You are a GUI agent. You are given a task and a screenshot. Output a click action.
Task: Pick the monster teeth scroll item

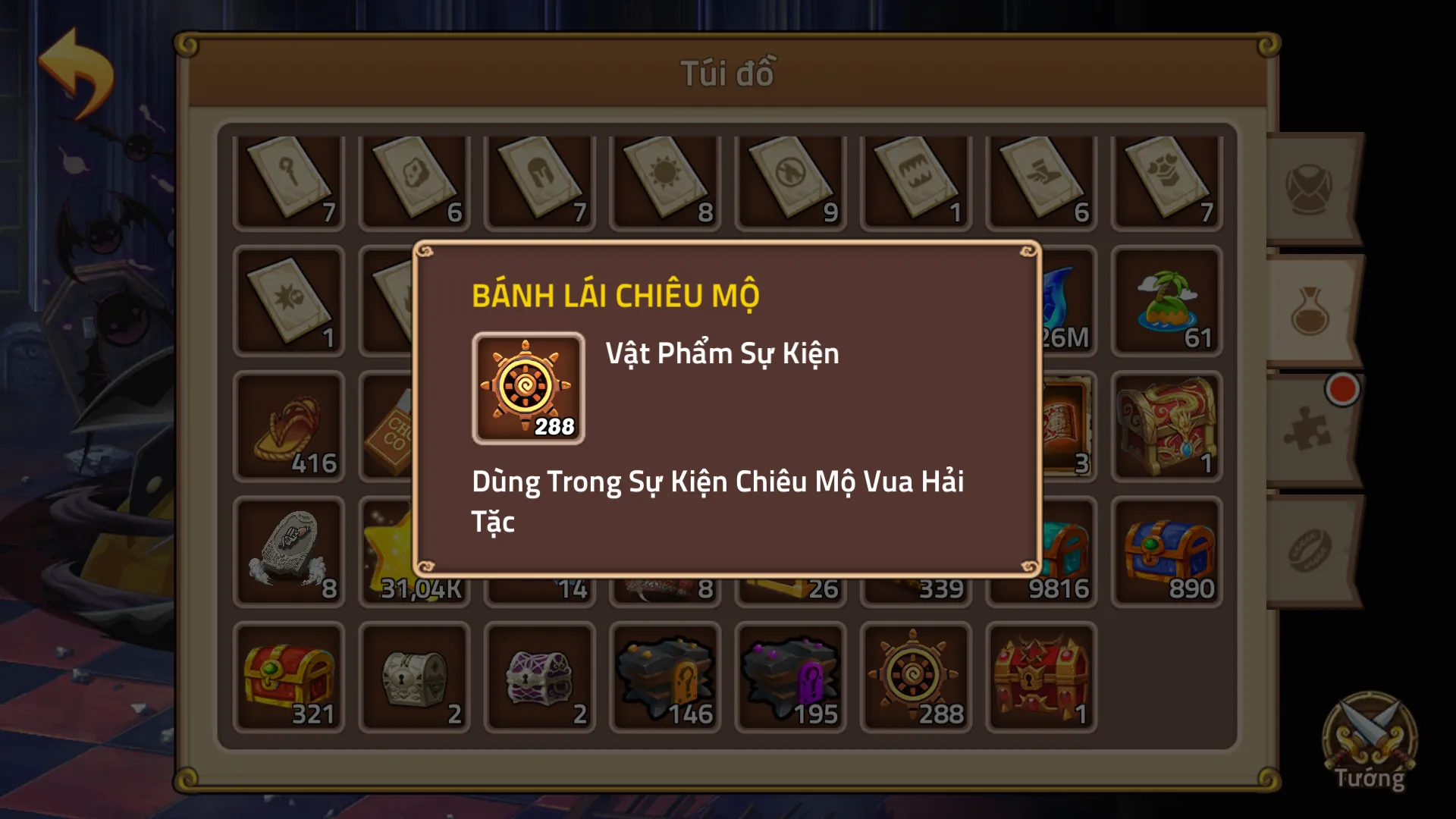point(915,182)
